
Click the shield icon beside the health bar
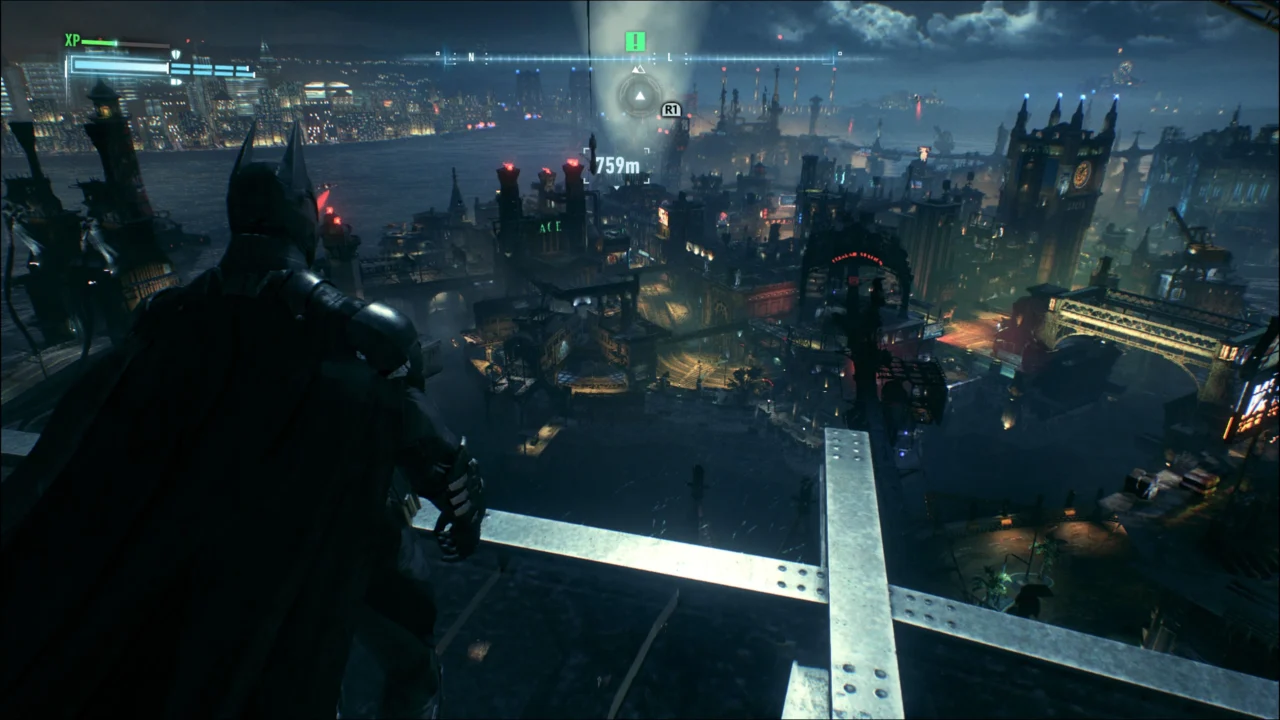[176, 54]
